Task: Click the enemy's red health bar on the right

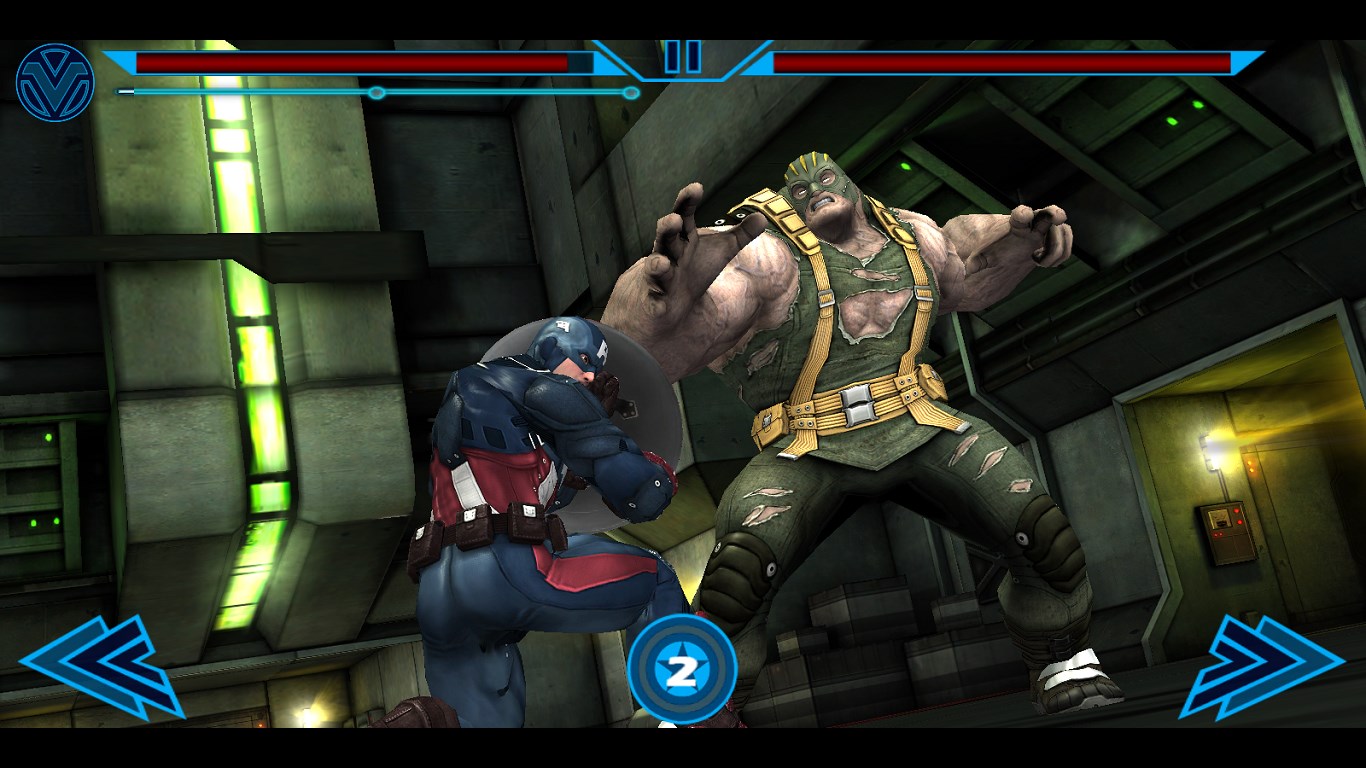Action: click(1000, 60)
